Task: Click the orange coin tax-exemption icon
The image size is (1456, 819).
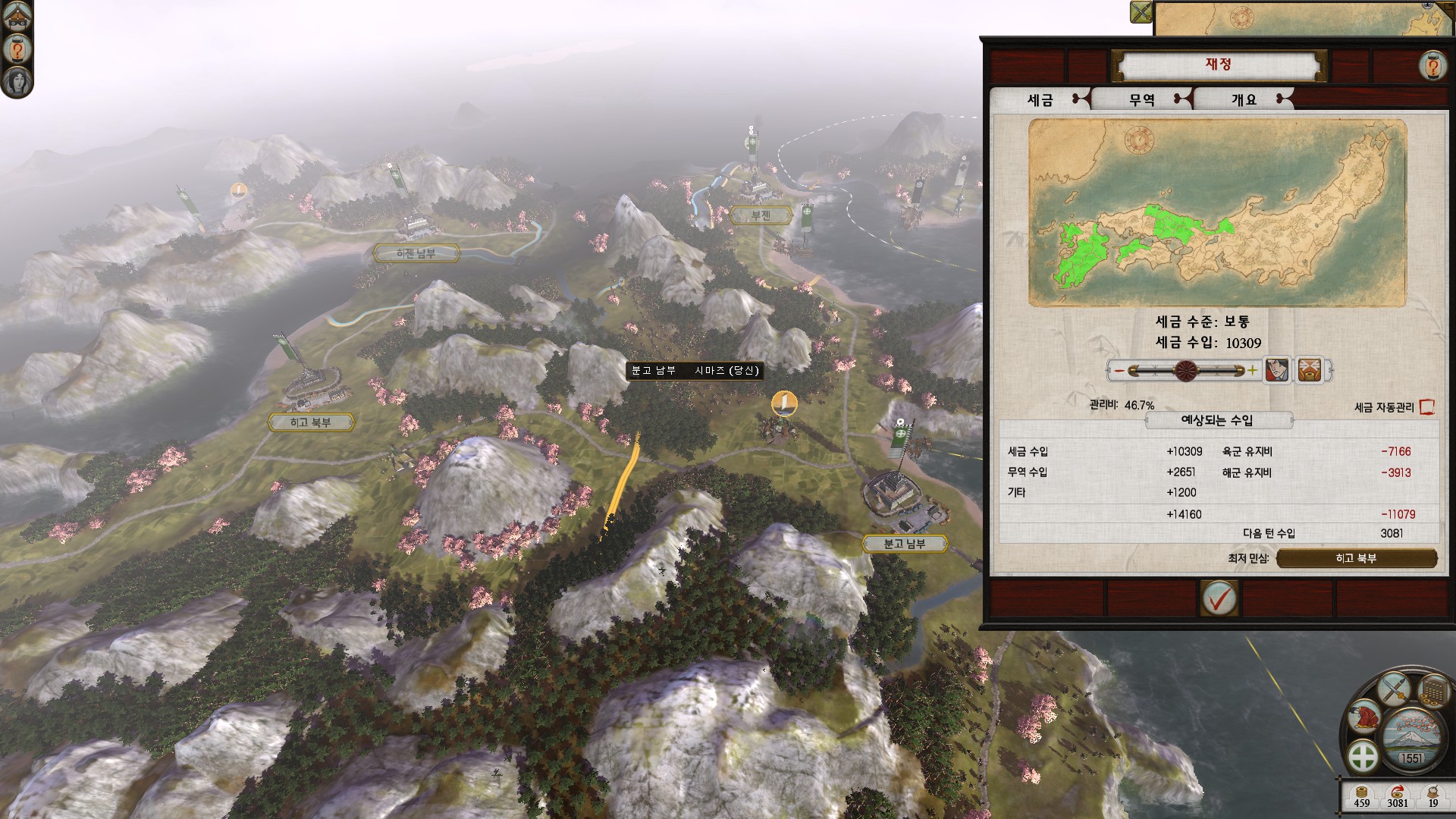Action: (x=1310, y=371)
